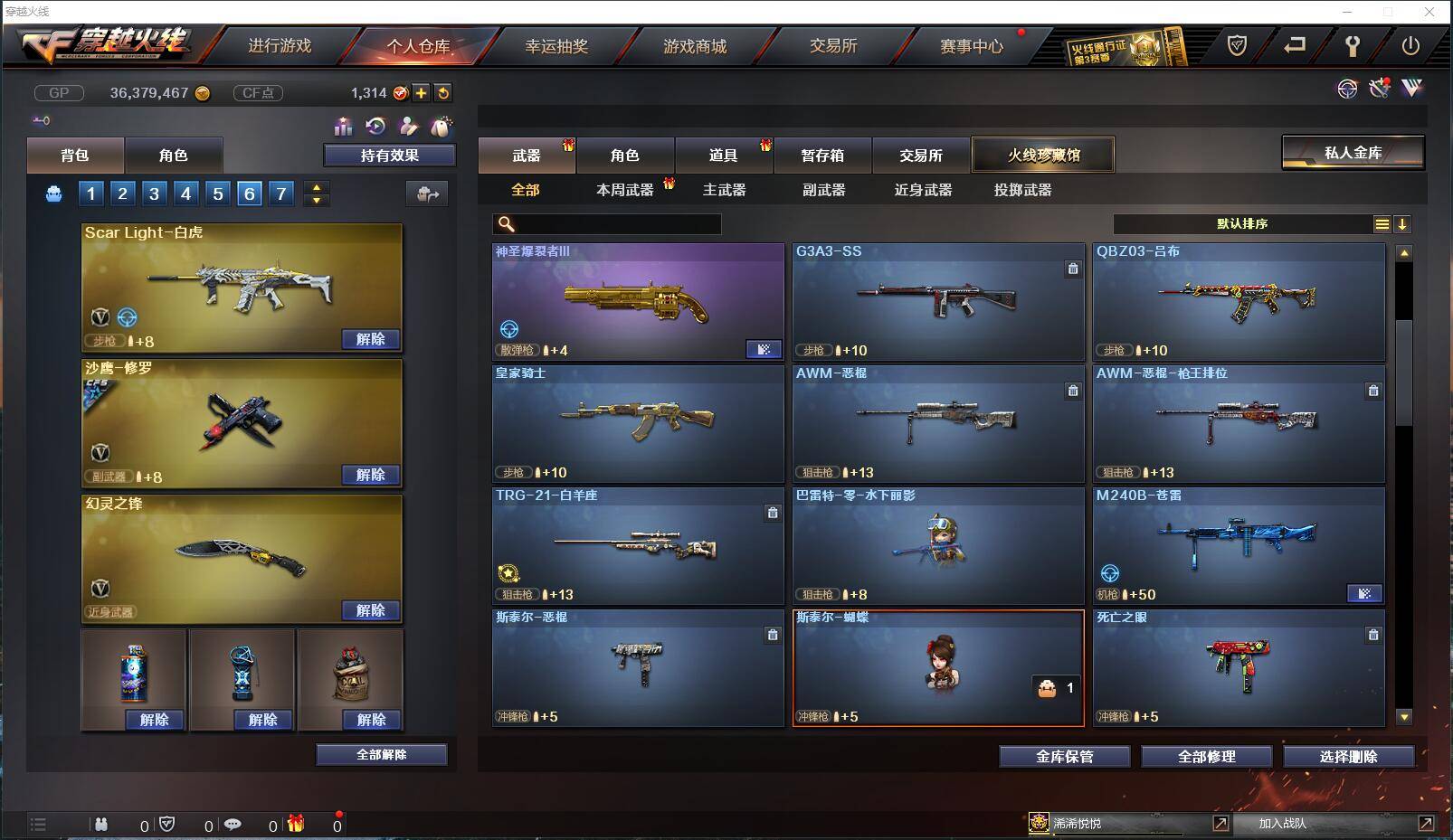Viewport: 1453px width, 840px height.
Task: Click the plus icon to recharge CF points
Action: pyautogui.click(x=423, y=93)
